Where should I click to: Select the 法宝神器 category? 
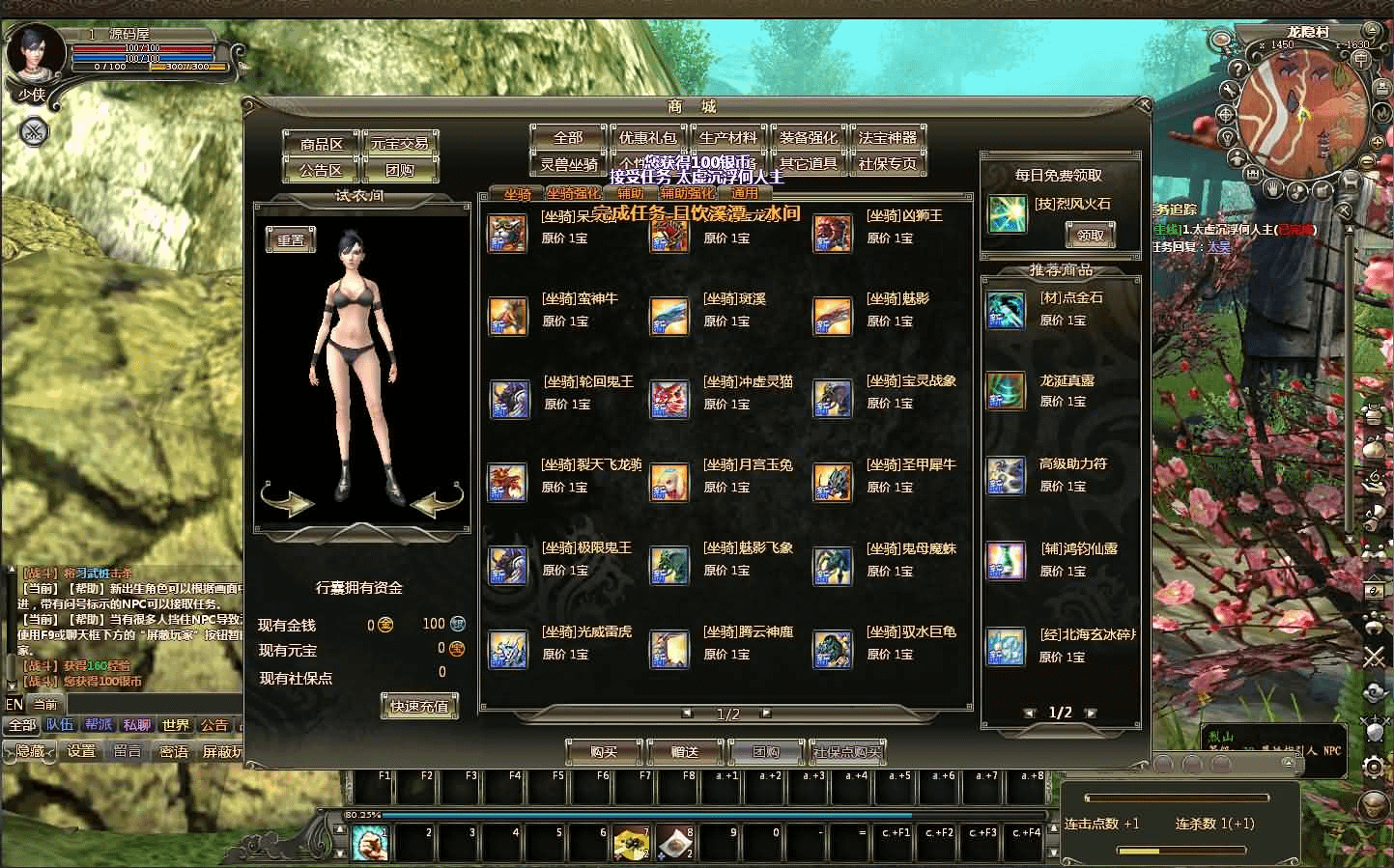[x=888, y=138]
